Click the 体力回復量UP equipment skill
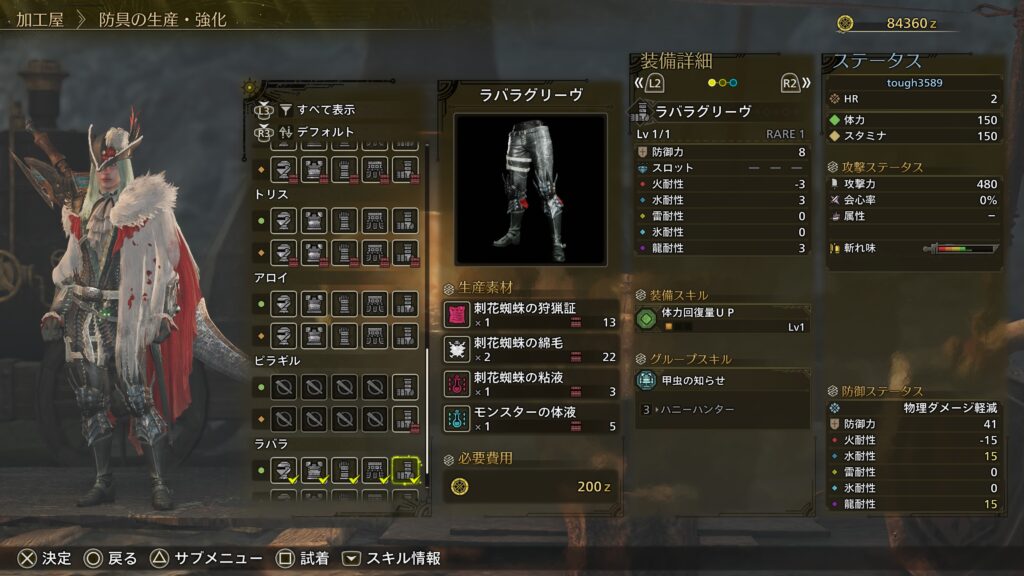Viewport: 1024px width, 576px height. (722, 319)
